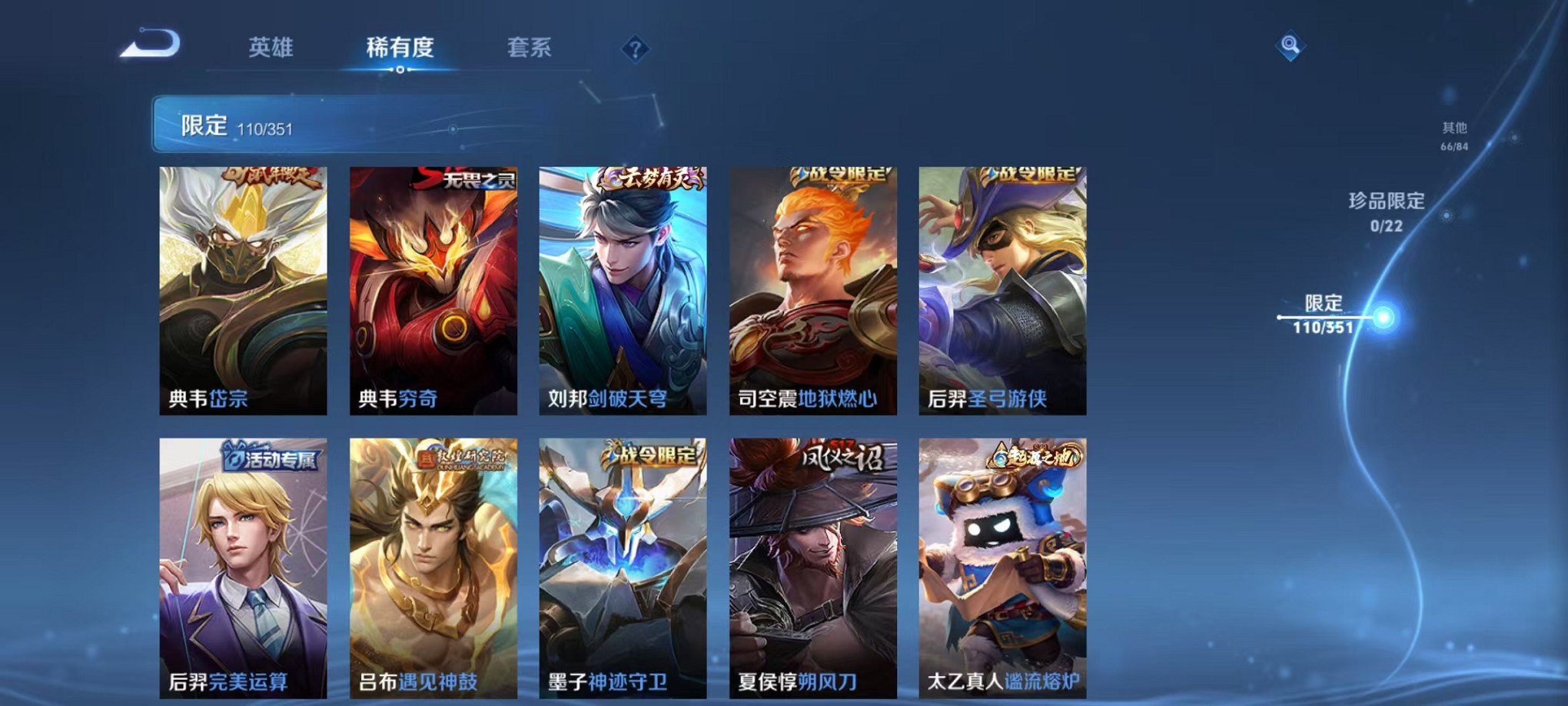Open the help question mark icon
The width and height of the screenshot is (1568, 706).
click(x=634, y=50)
